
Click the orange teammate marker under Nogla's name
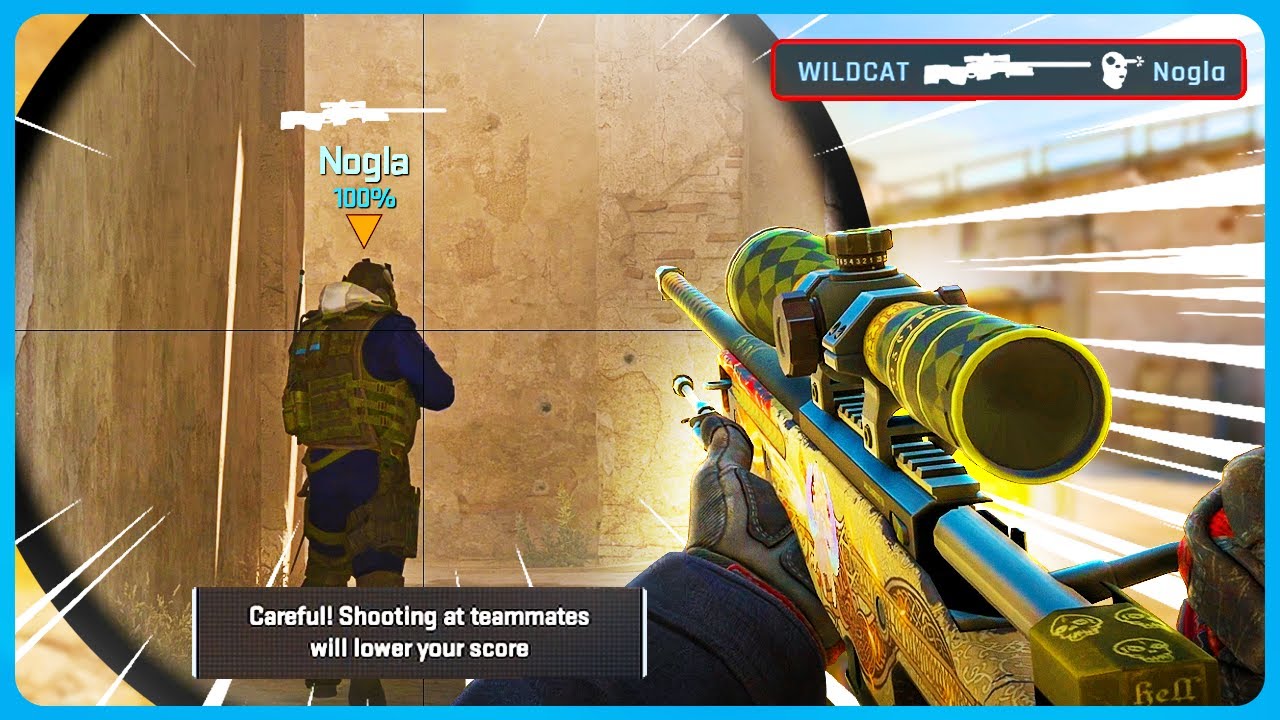pos(364,230)
